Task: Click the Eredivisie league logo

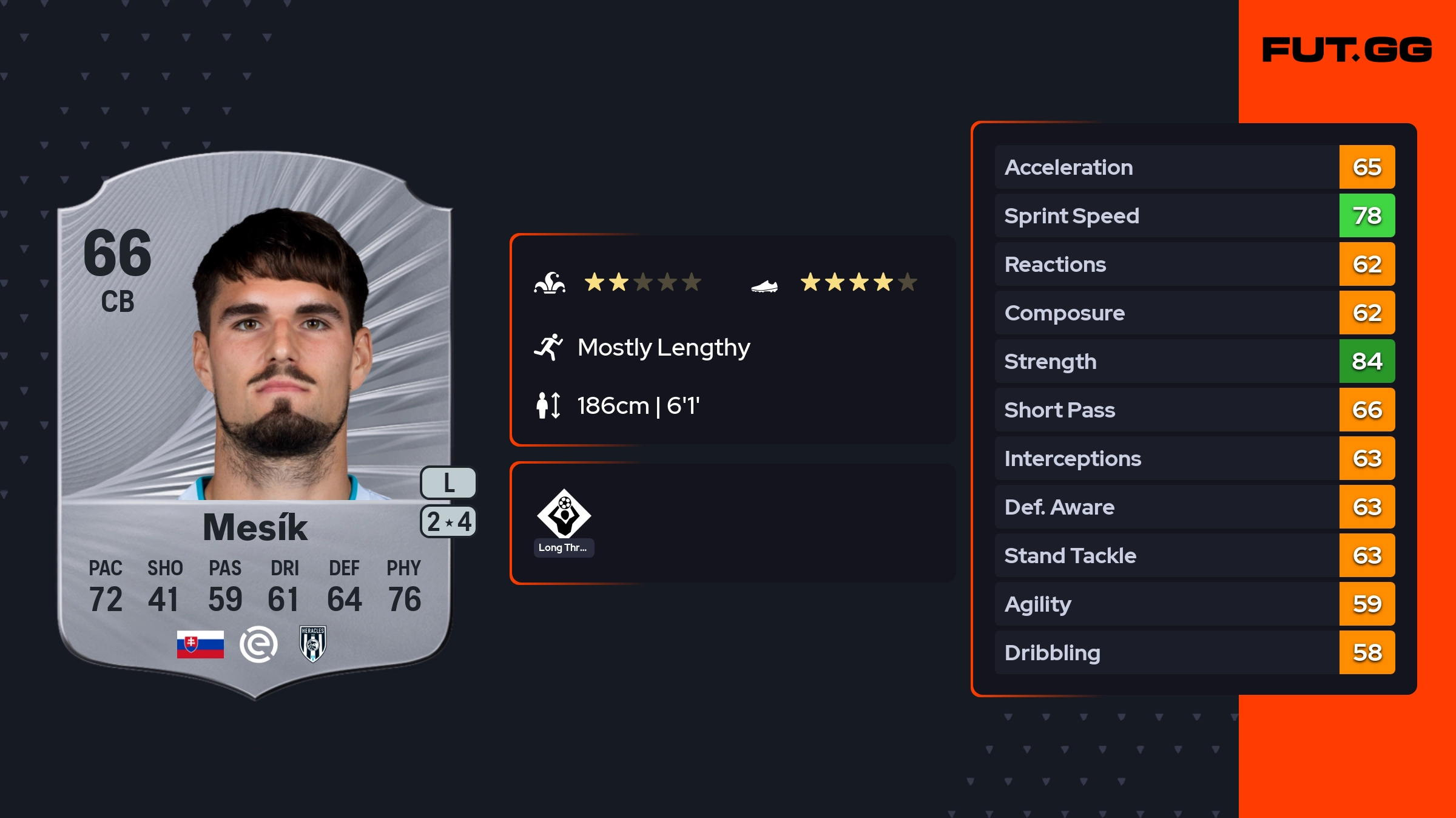Action: [258, 644]
